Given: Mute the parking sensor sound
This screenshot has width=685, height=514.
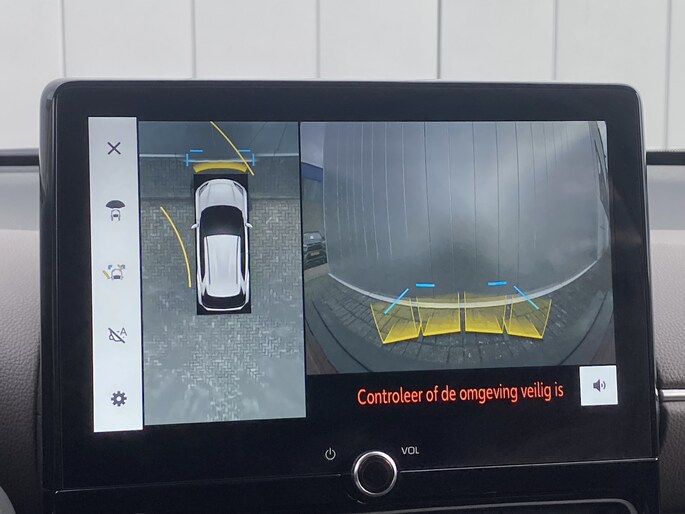Looking at the screenshot, I should pos(599,385).
